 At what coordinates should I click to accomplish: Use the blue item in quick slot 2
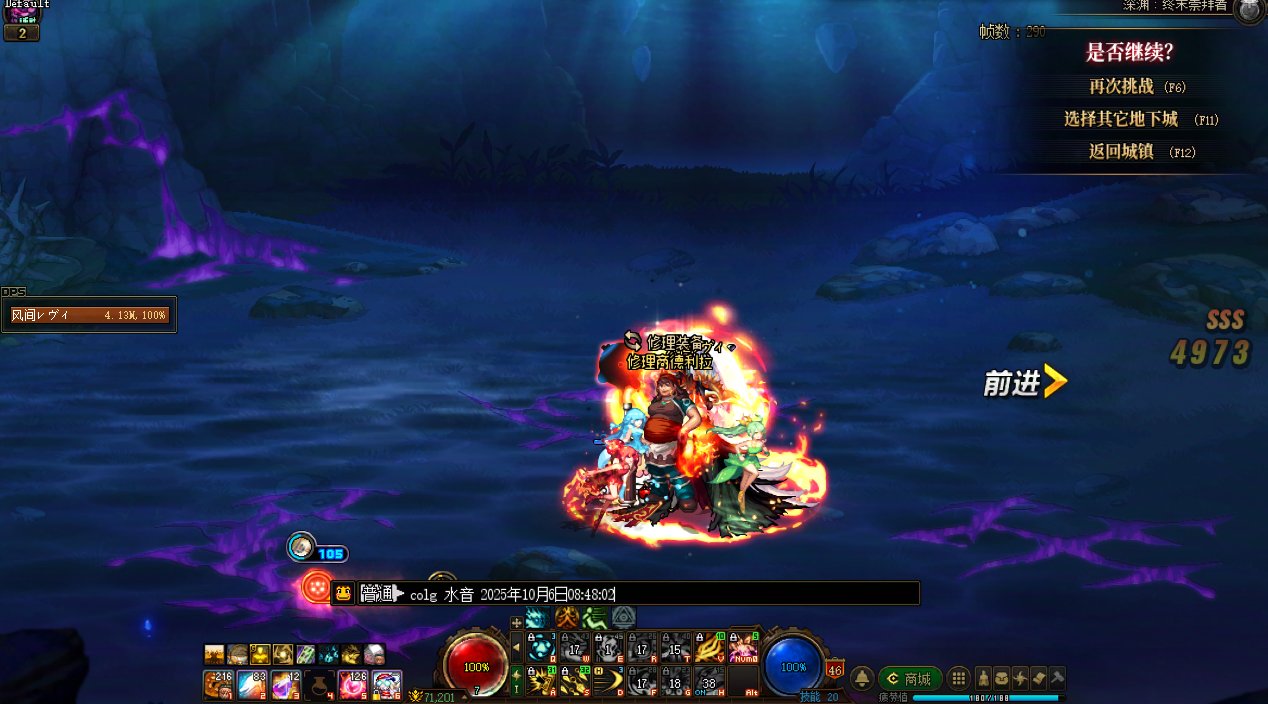(252, 685)
